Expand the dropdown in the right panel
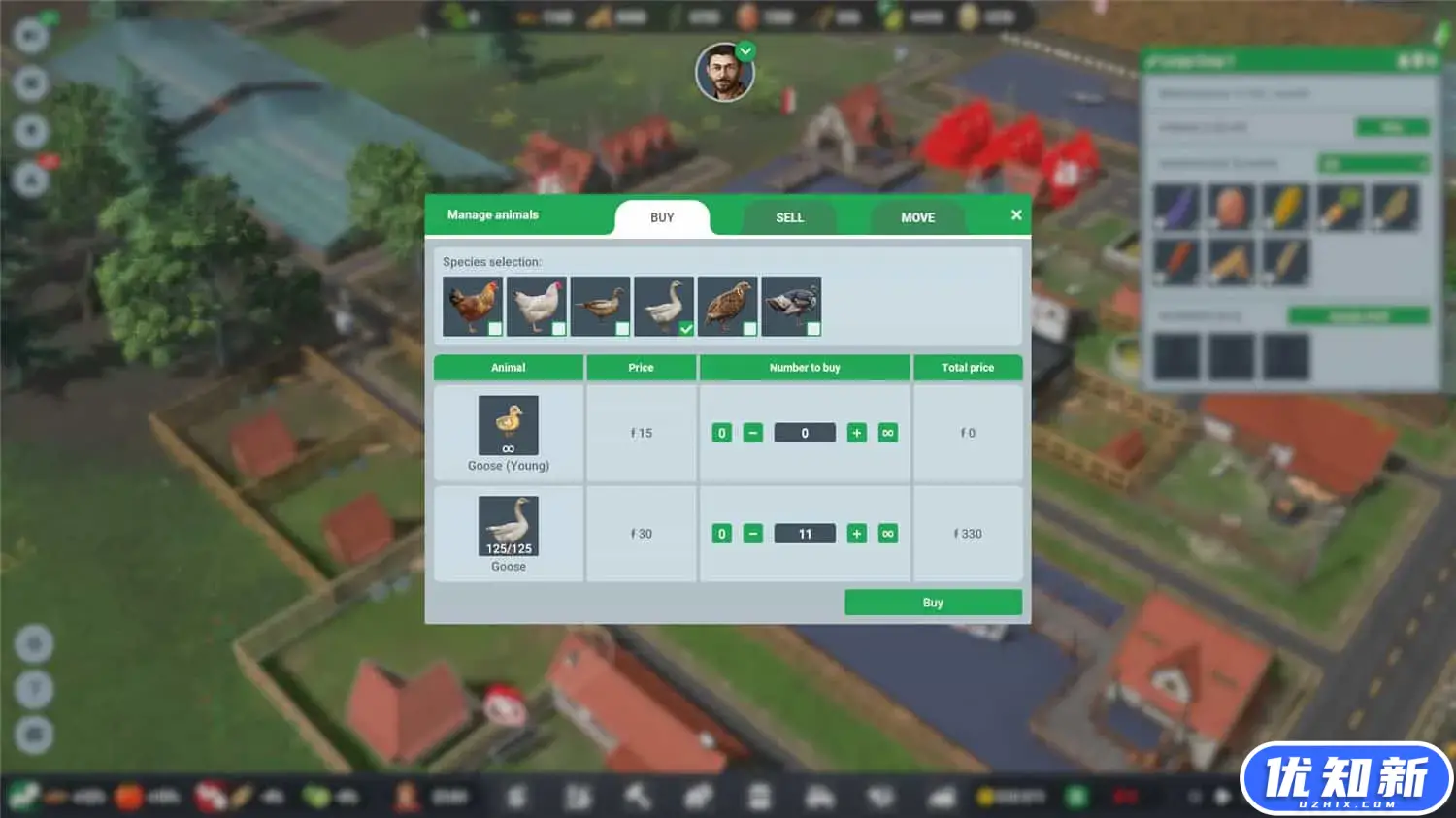1456x818 pixels. (x=1373, y=162)
